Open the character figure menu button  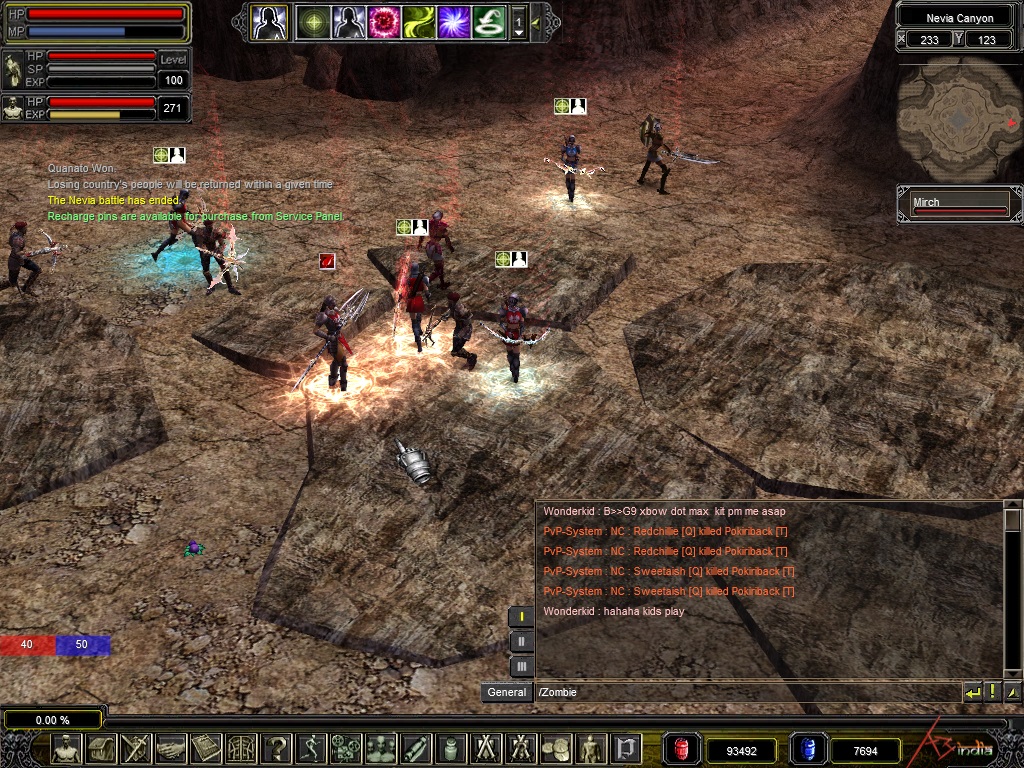coord(66,747)
